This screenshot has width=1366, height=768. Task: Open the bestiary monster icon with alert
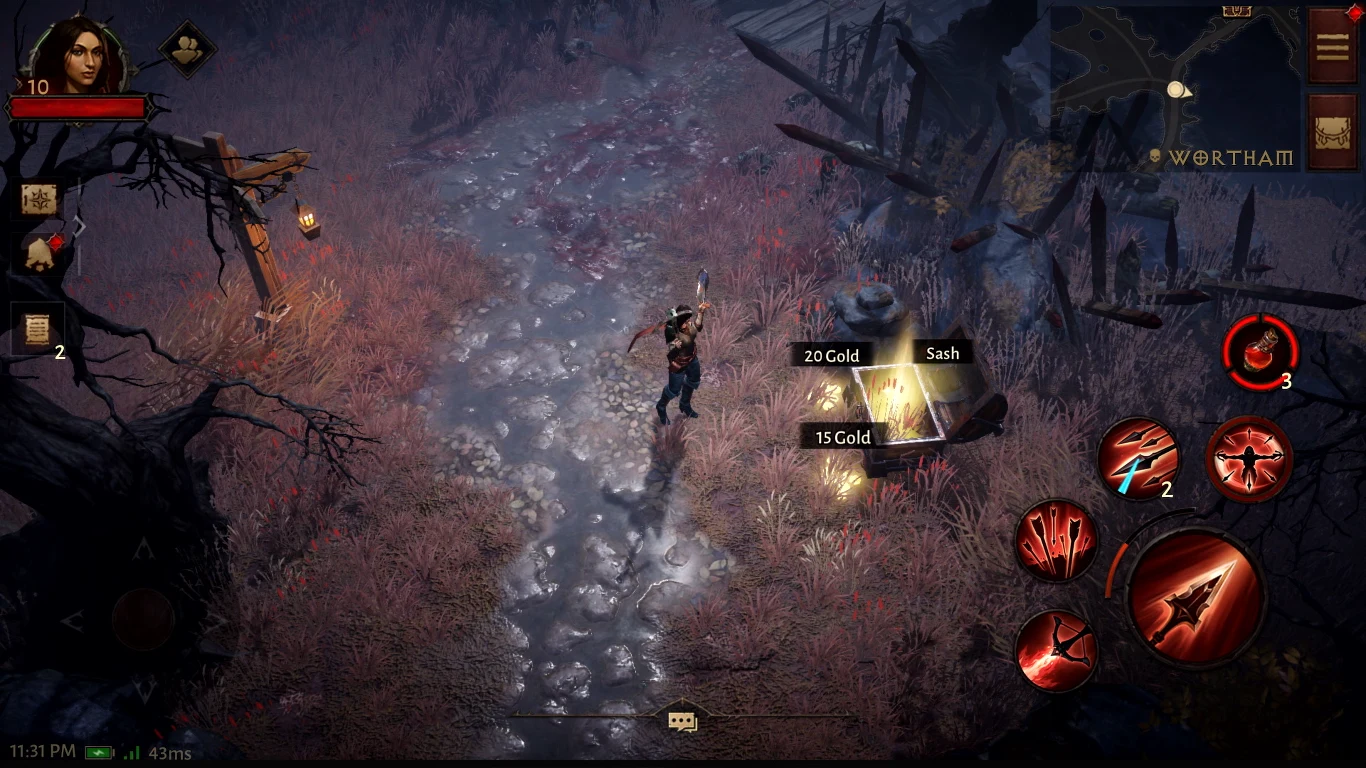[x=40, y=255]
